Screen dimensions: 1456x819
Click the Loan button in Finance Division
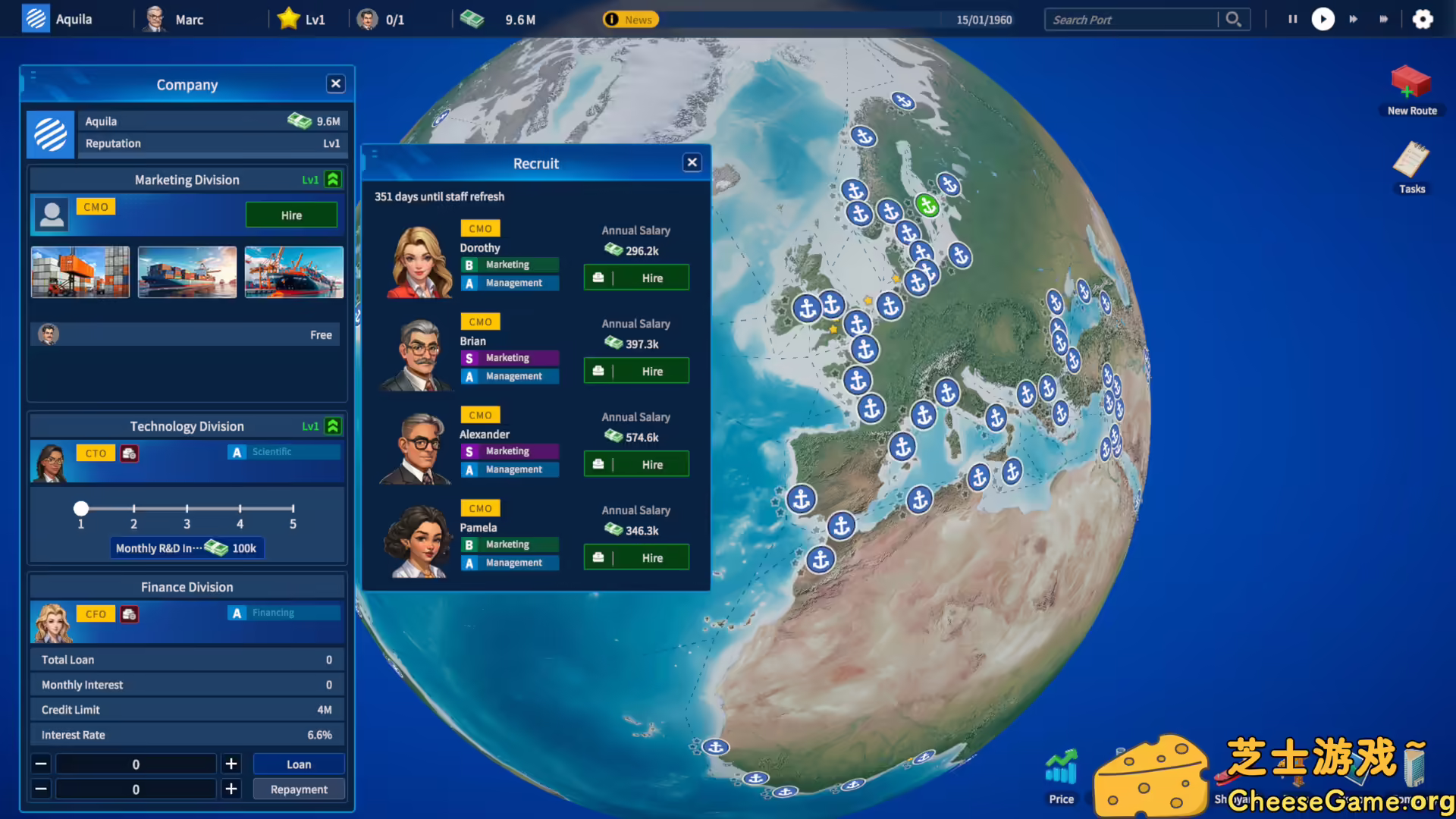click(298, 764)
